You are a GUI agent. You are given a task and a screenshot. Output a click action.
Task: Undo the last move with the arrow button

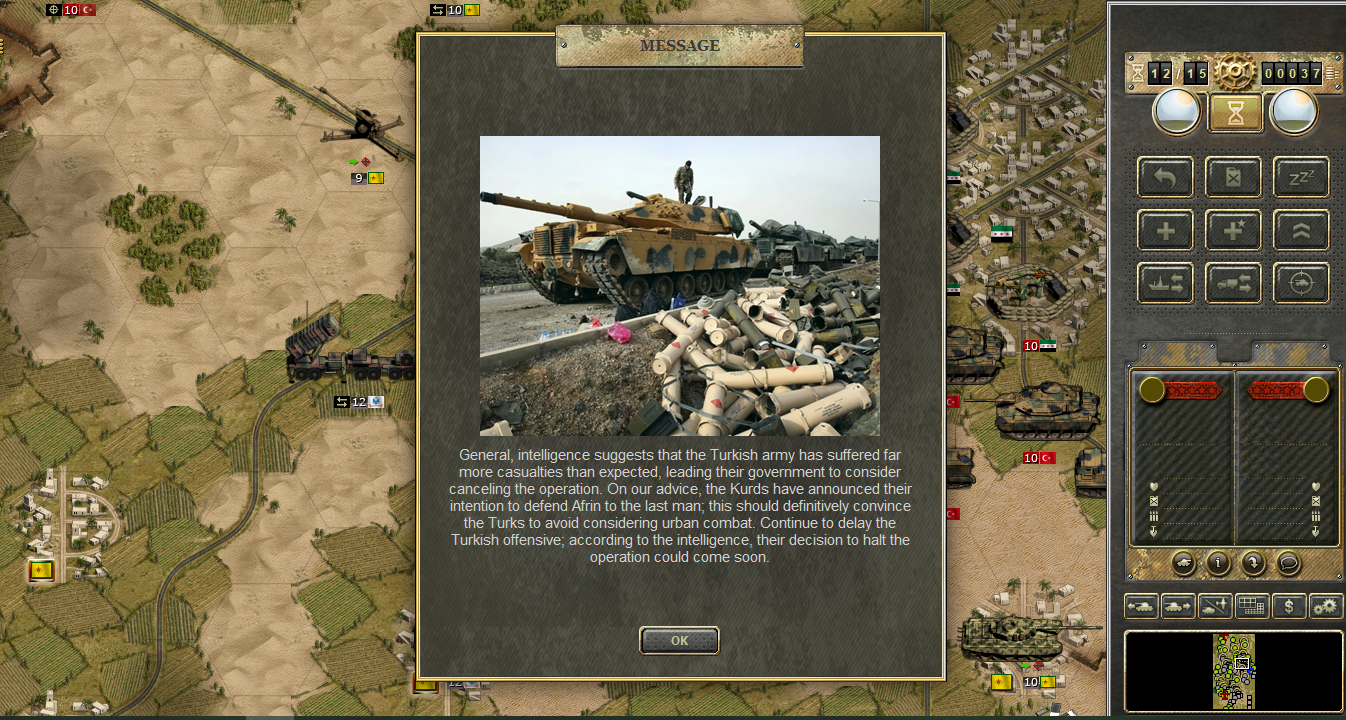[x=1165, y=178]
